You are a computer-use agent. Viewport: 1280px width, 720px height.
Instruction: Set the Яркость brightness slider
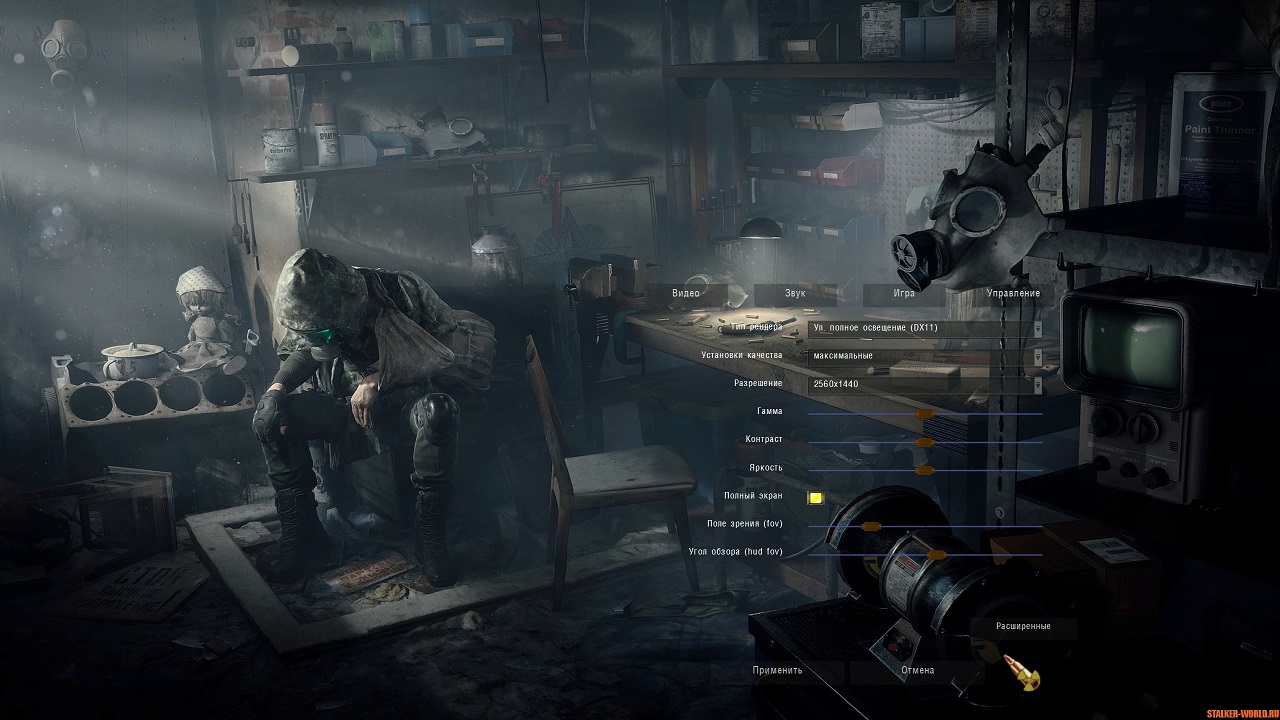(925, 469)
